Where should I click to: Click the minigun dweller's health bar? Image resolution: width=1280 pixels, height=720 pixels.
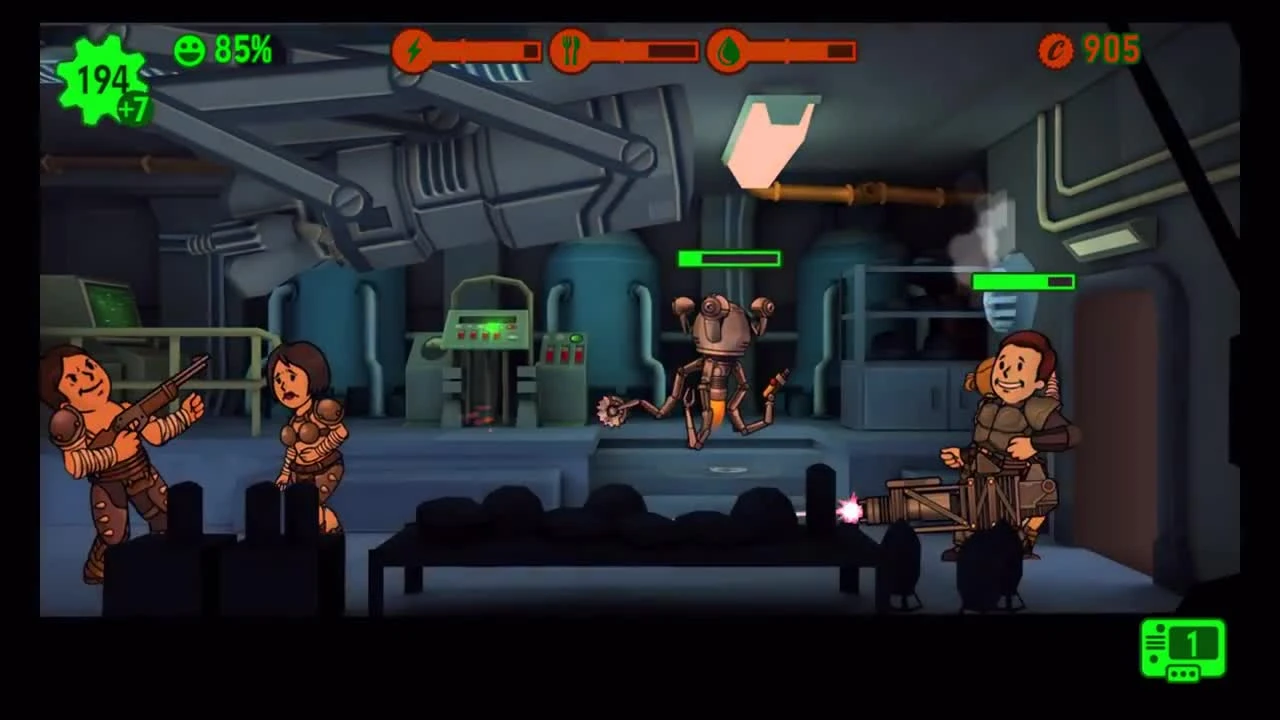click(x=1022, y=282)
